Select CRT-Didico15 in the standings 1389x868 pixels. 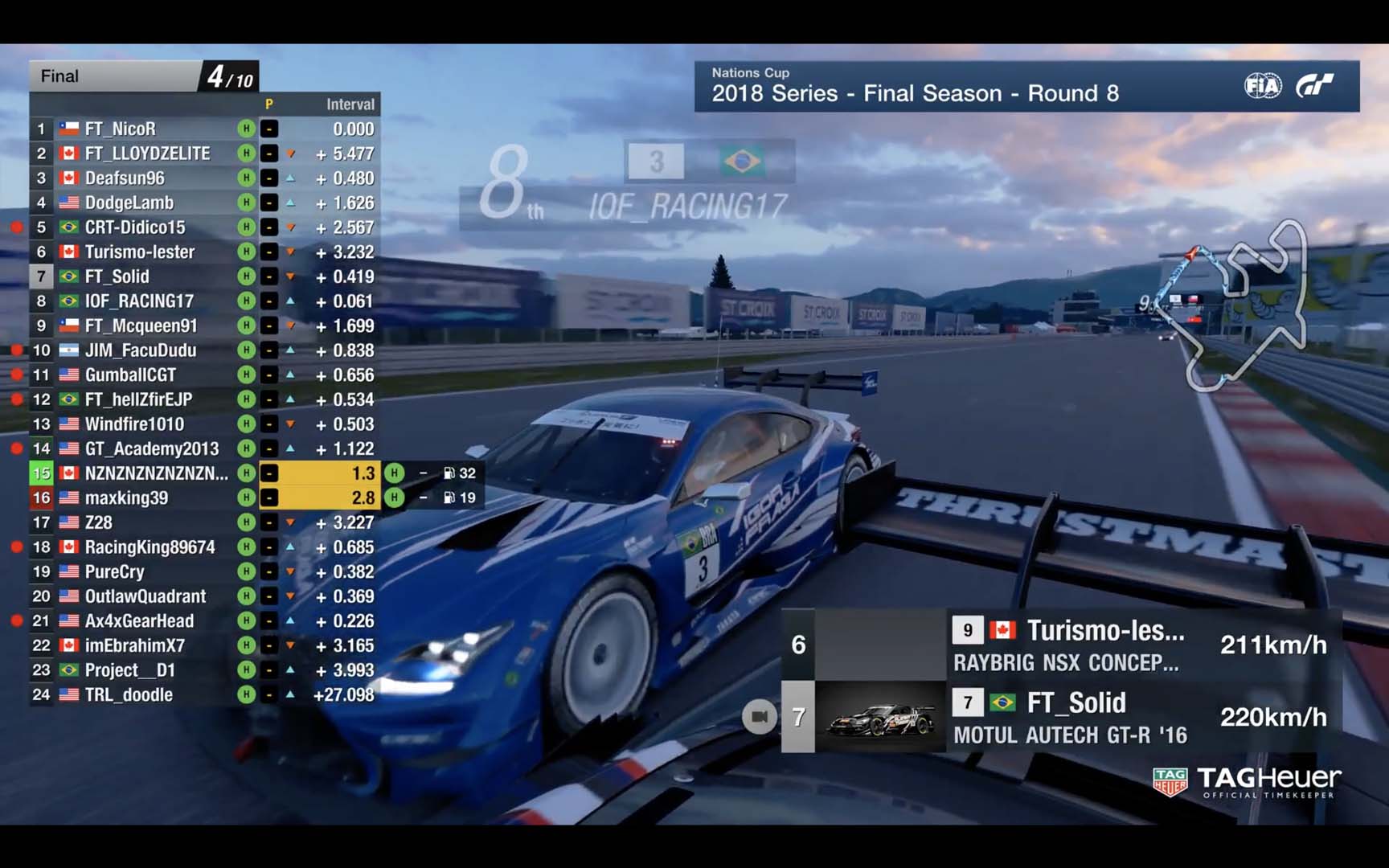pyautogui.click(x=135, y=227)
